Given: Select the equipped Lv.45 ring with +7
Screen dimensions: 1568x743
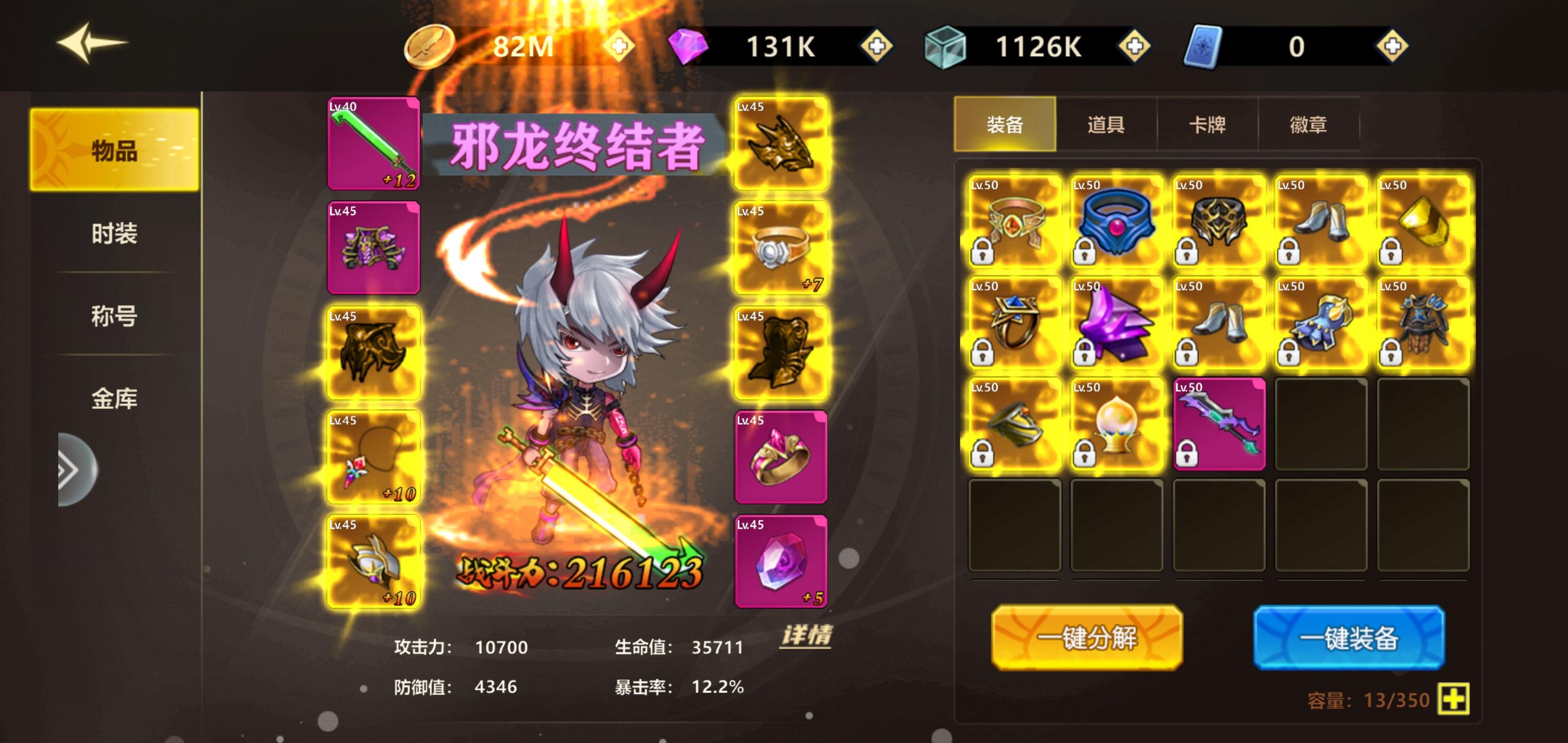Looking at the screenshot, I should (781, 247).
